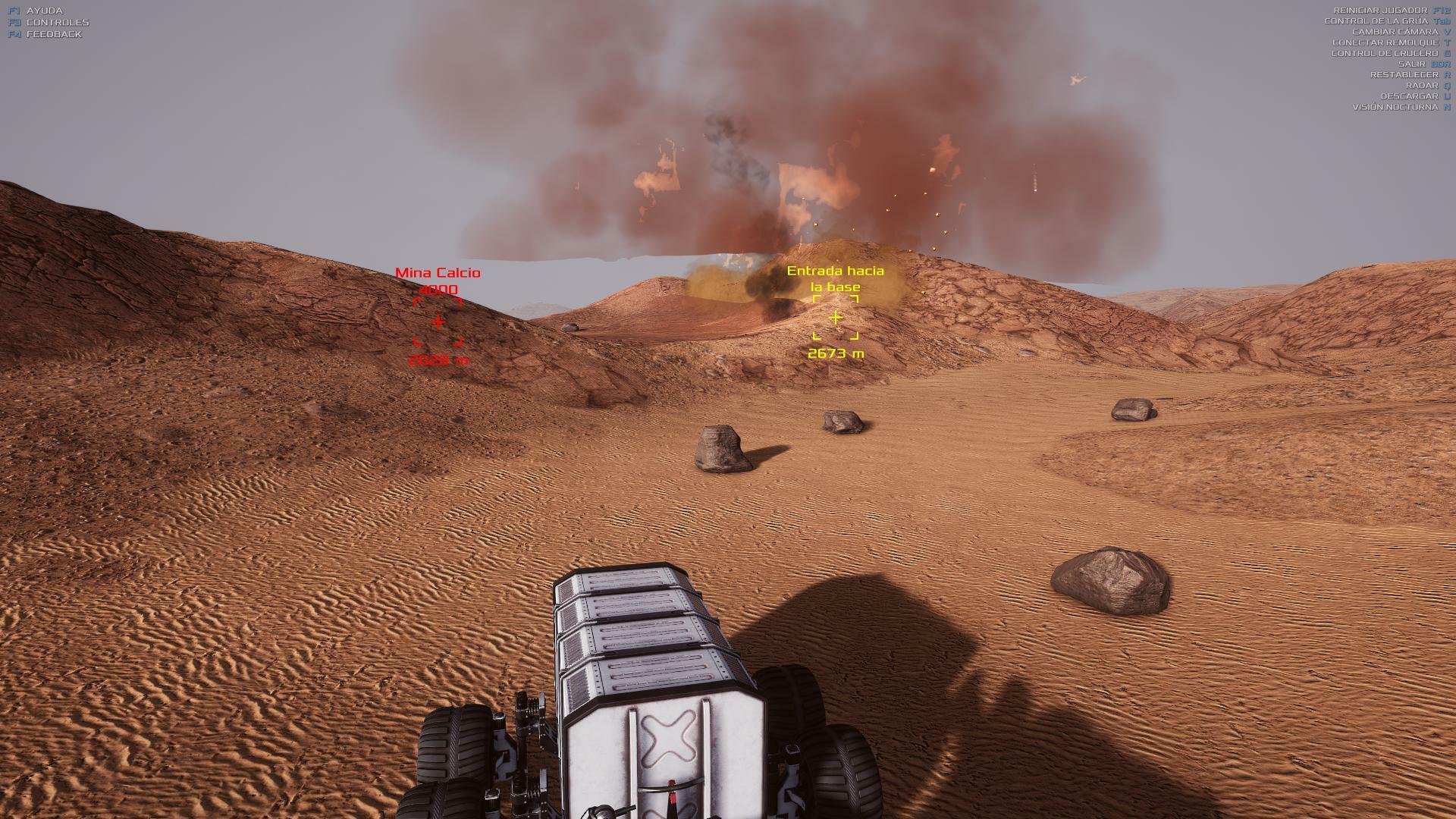1456x819 pixels.
Task: Select the Entrada hacia la base waypoint
Action: pyautogui.click(x=835, y=318)
